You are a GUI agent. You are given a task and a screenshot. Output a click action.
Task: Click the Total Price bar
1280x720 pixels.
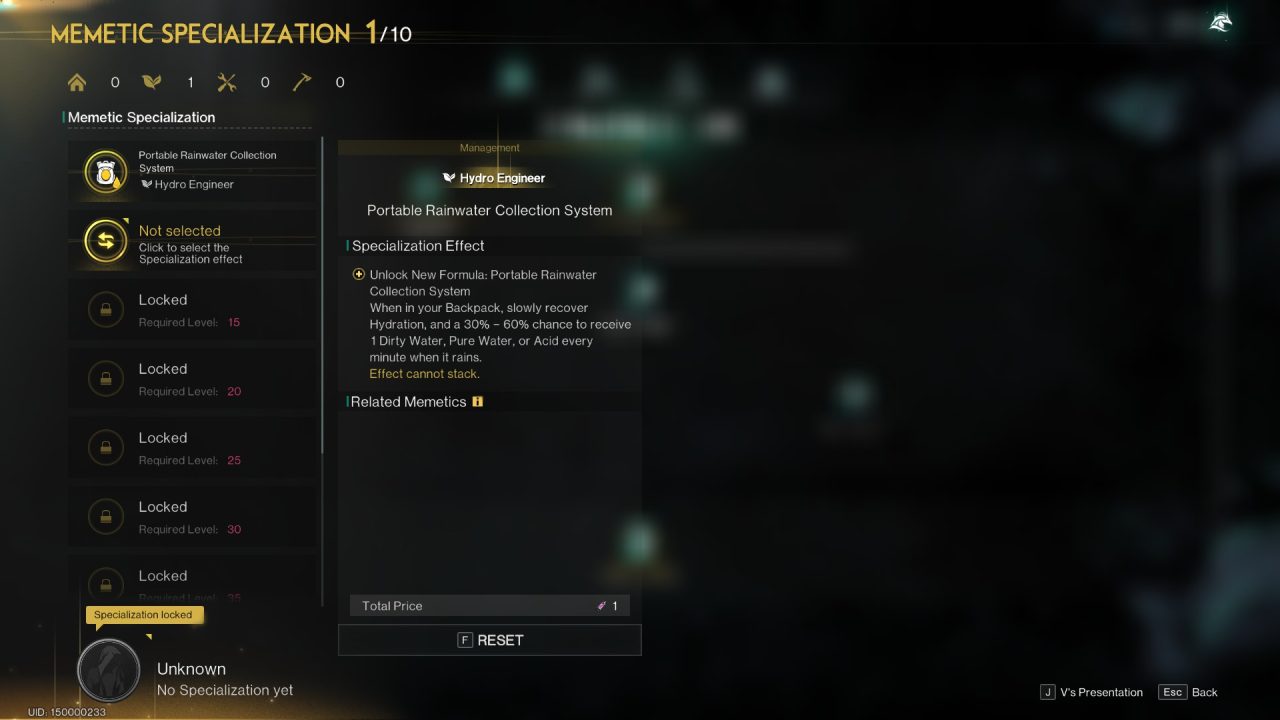click(489, 605)
